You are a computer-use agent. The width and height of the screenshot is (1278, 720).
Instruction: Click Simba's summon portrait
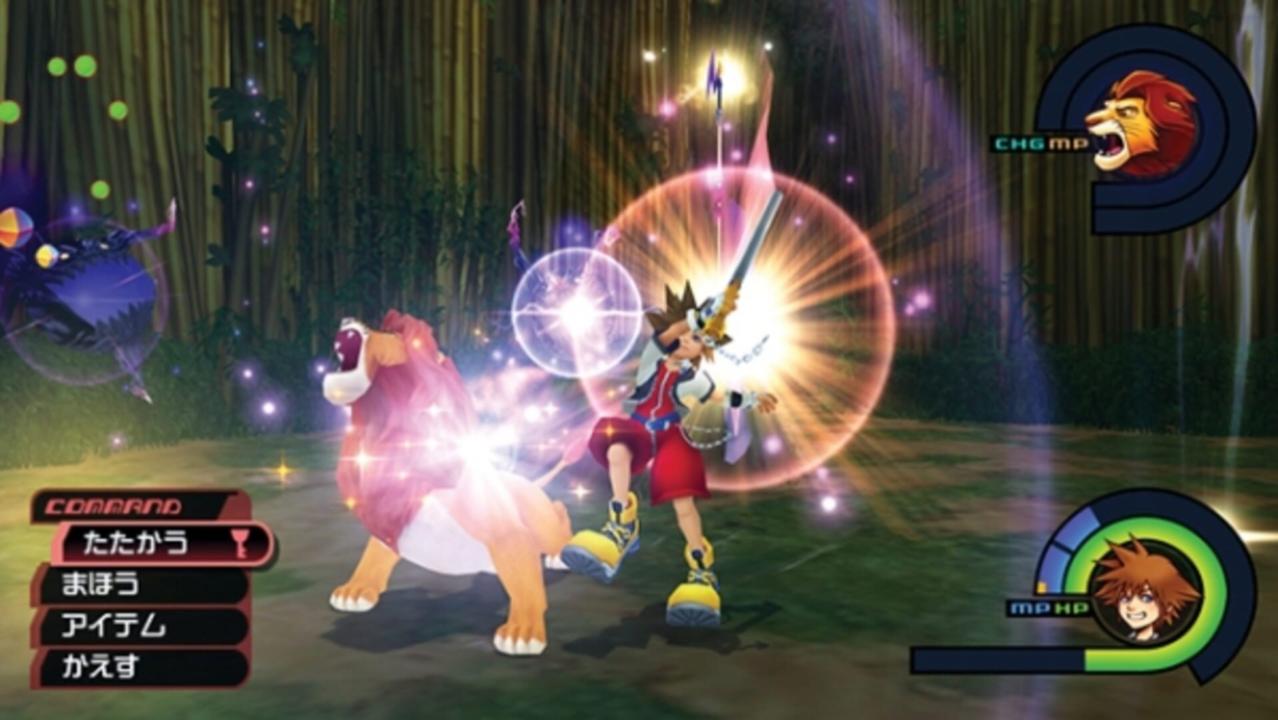[1141, 124]
